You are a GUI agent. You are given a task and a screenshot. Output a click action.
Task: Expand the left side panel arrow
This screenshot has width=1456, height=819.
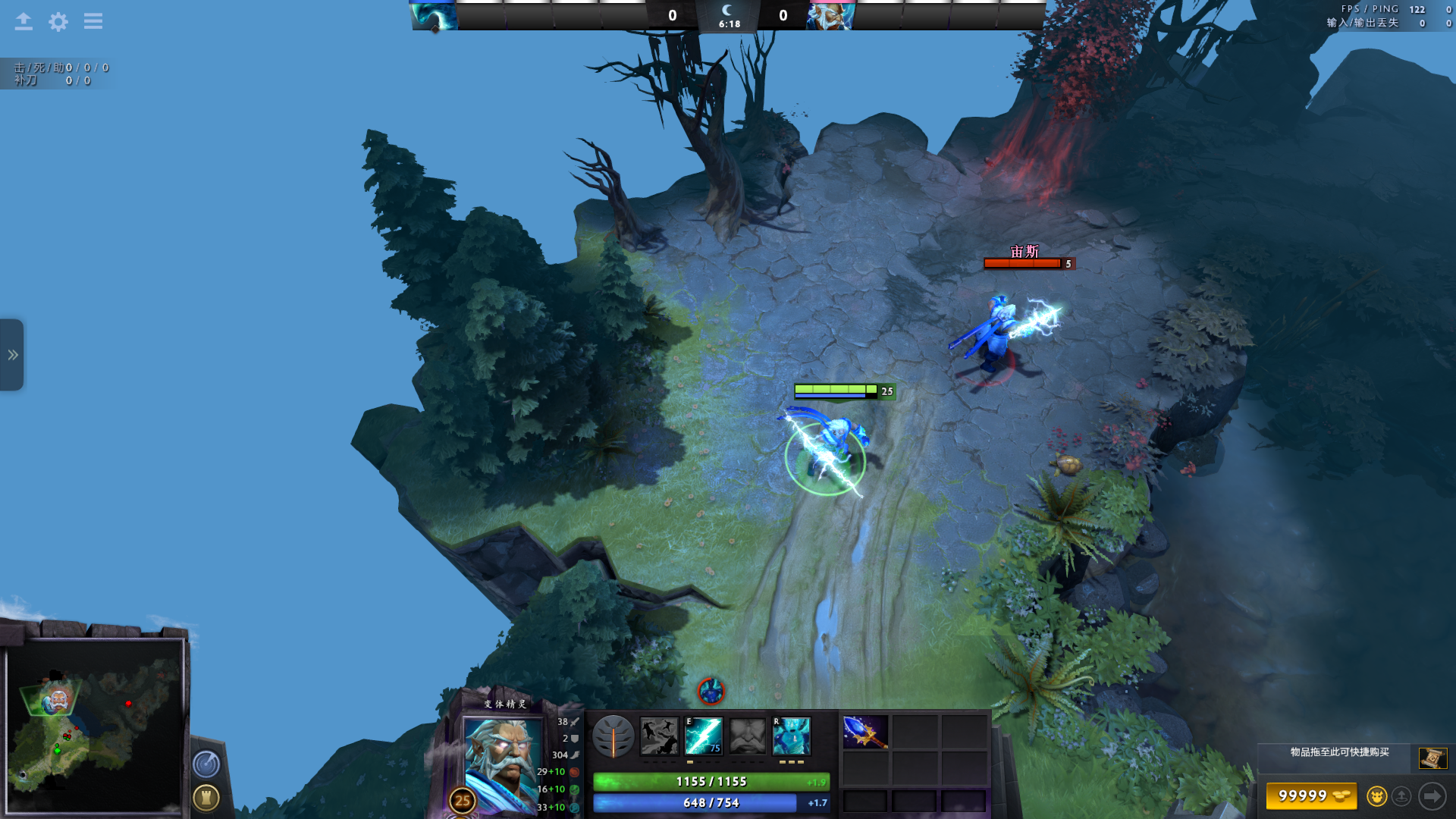point(12,355)
